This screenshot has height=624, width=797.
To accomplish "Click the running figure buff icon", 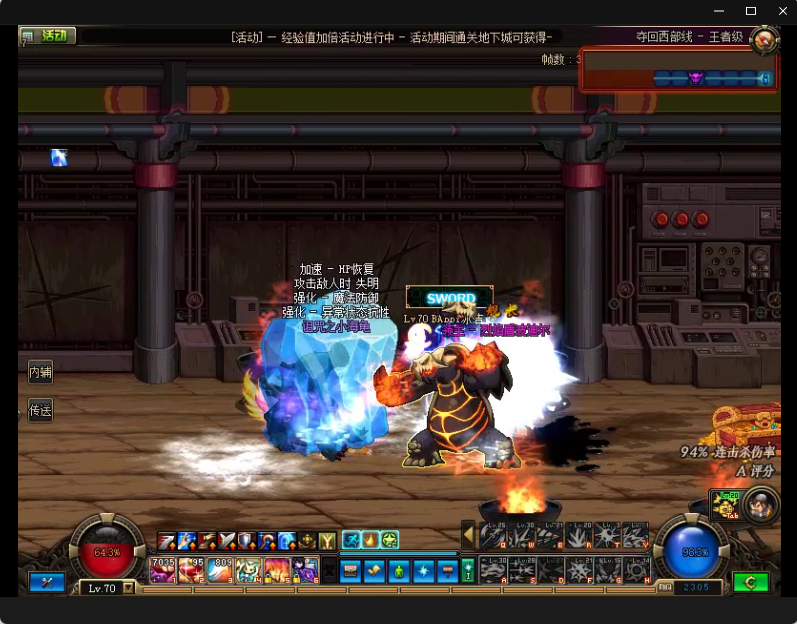I will tap(353, 540).
